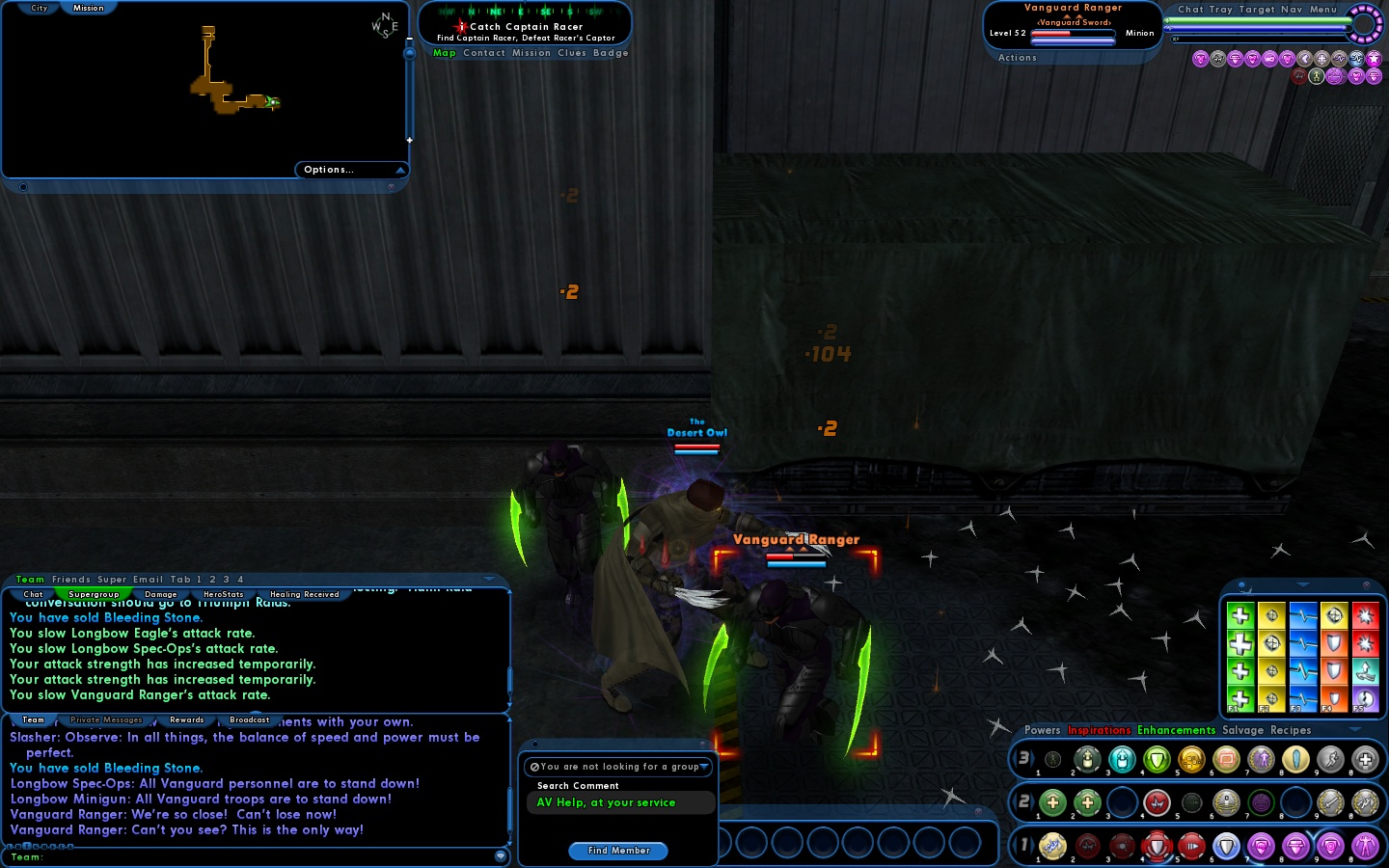Select the Mission tab above the minimap
The height and width of the screenshot is (868, 1389).
click(88, 8)
